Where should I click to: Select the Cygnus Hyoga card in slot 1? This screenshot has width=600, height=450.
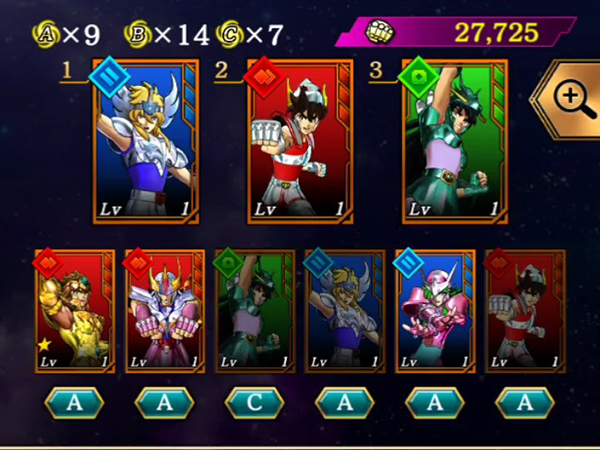point(146,145)
